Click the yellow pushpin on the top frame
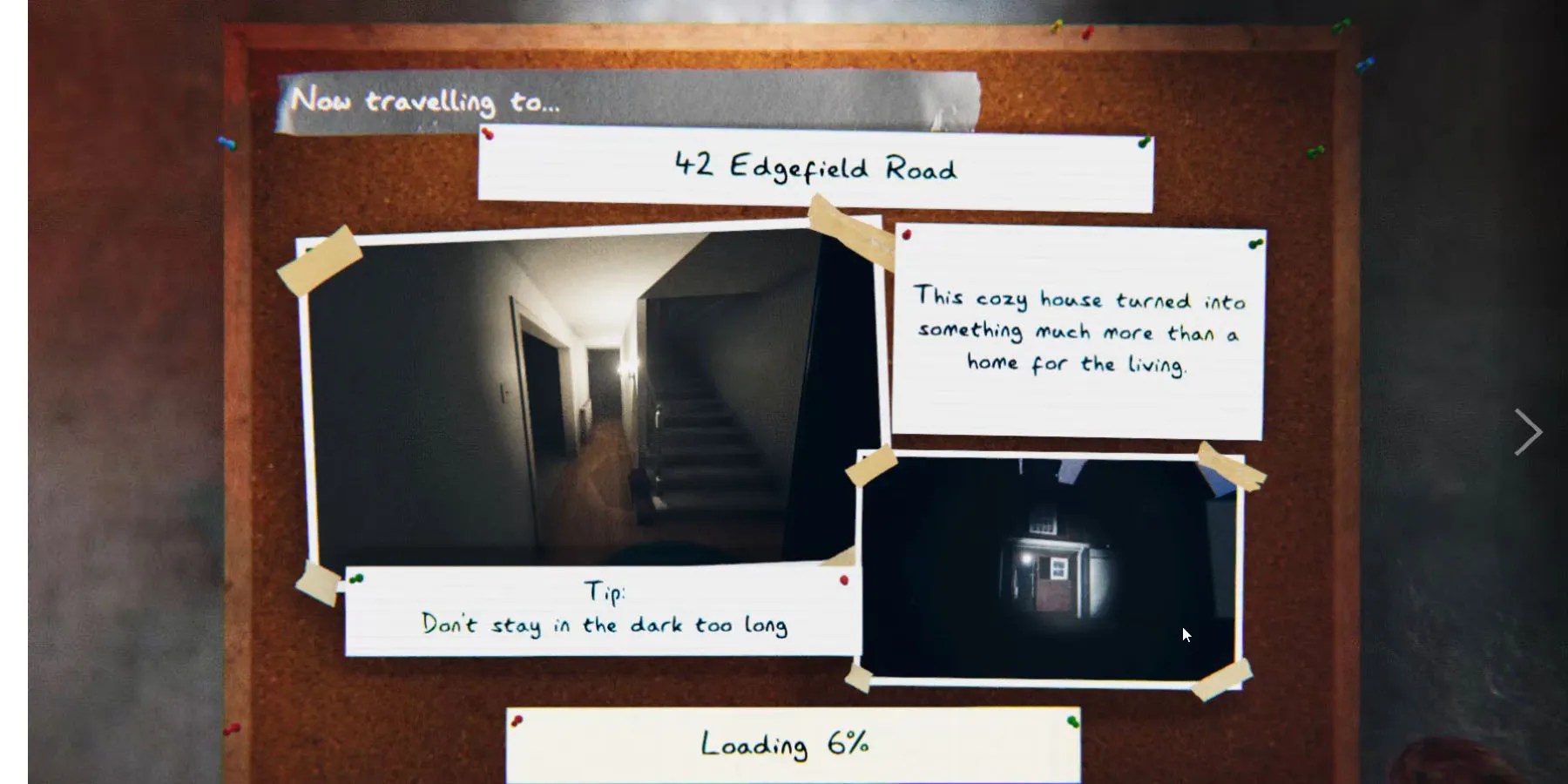The width and height of the screenshot is (1568, 784). (1055, 27)
